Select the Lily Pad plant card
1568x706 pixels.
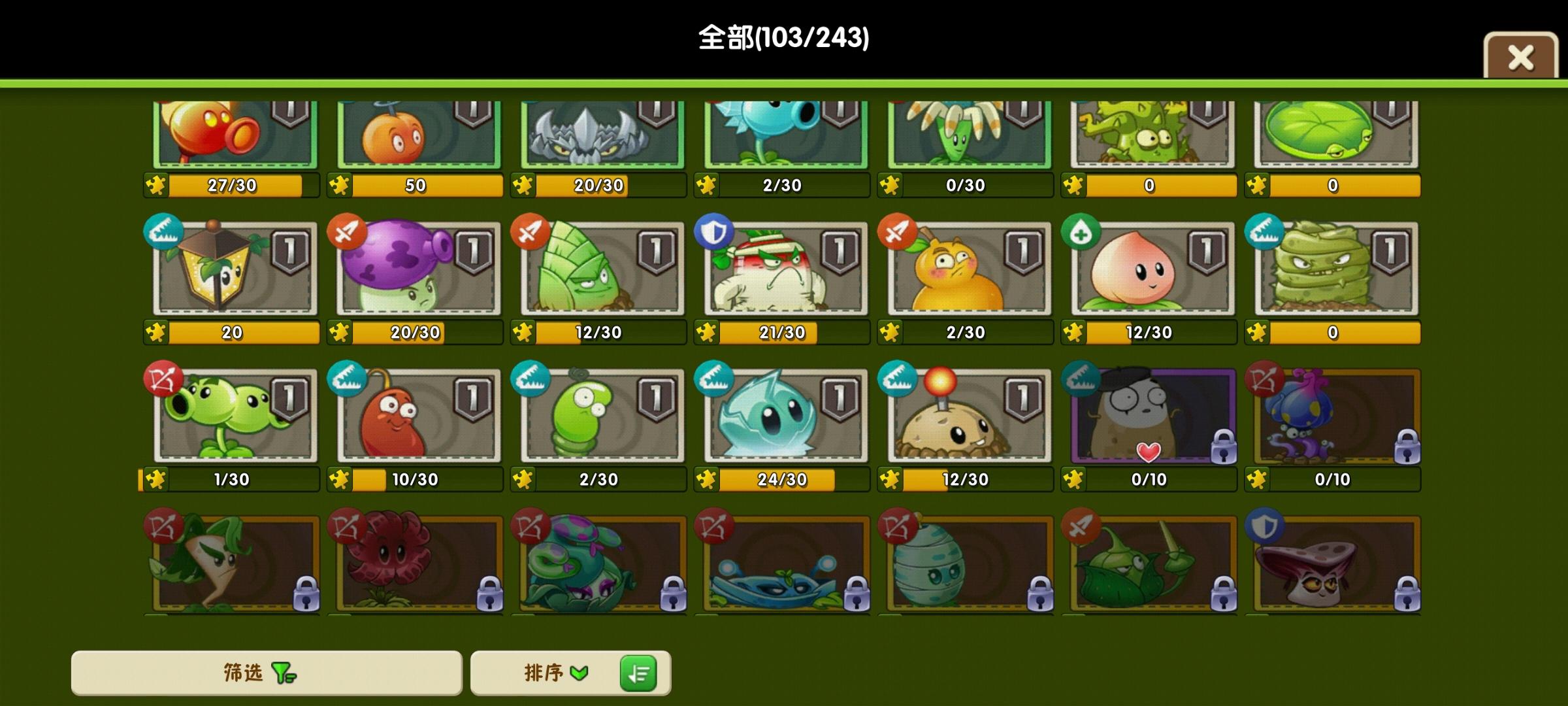(x=1333, y=134)
